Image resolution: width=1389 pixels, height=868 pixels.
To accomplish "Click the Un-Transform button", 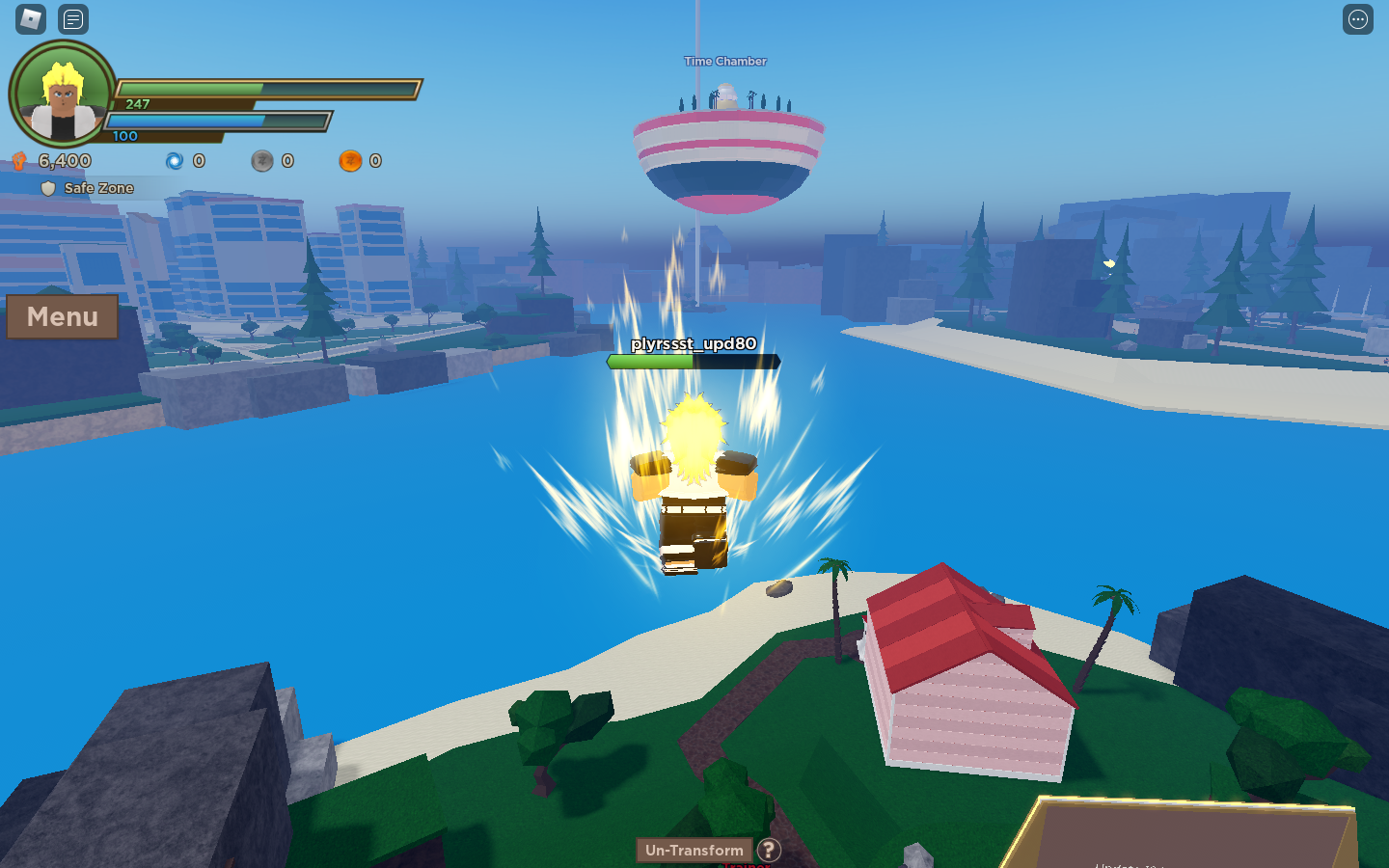I will [x=694, y=851].
